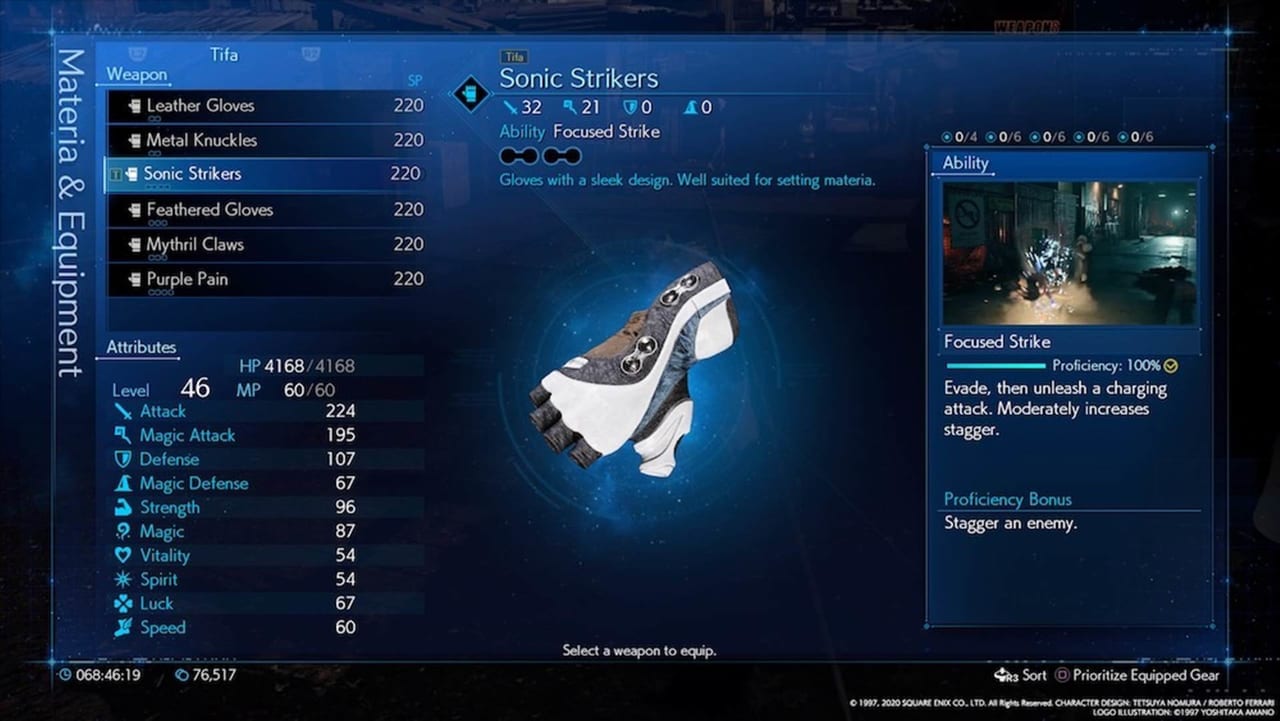This screenshot has height=721, width=1280.
Task: Click the Leather Gloves weapon icon
Action: coord(134,105)
